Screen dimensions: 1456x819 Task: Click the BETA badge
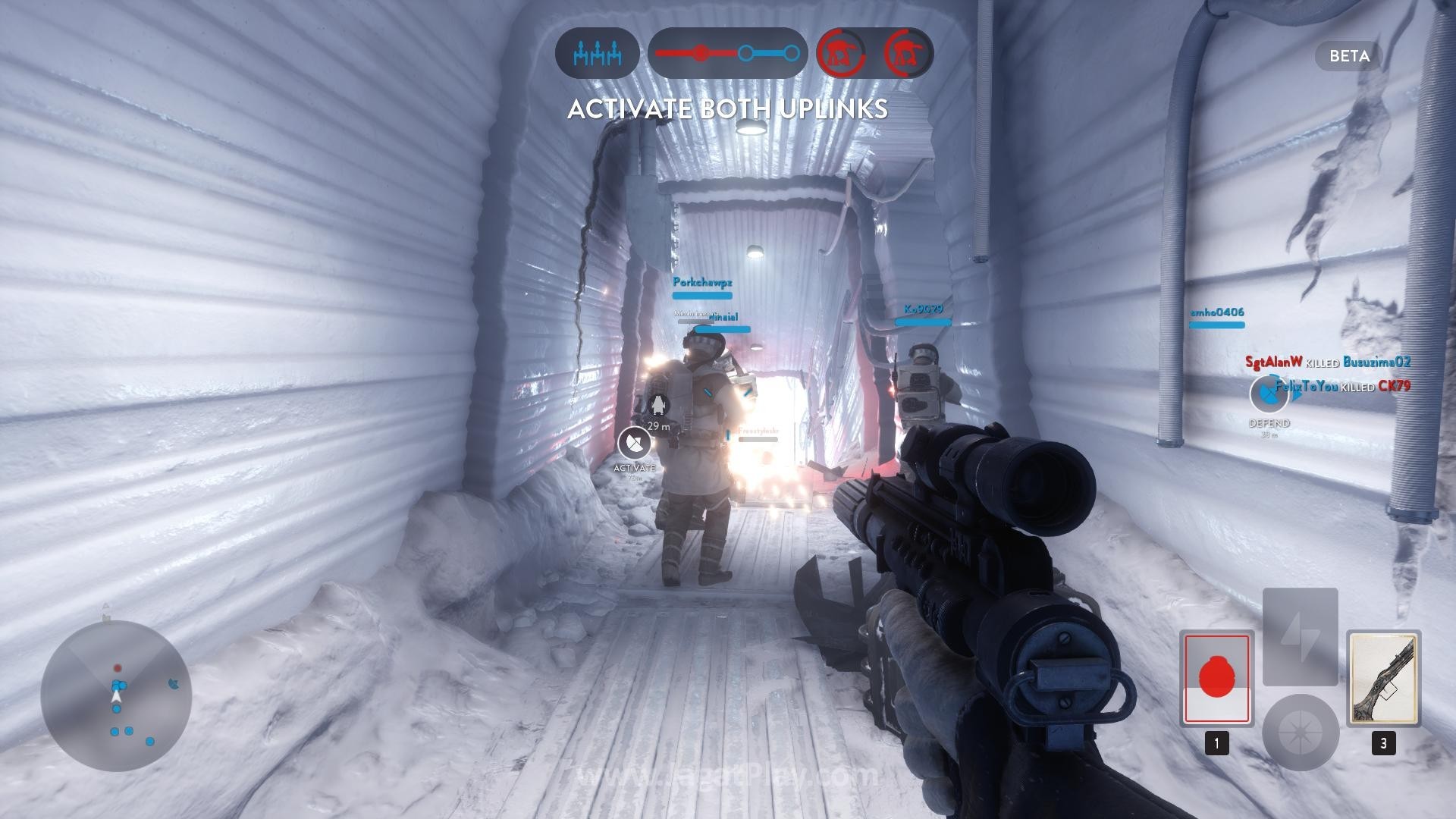point(1349,56)
